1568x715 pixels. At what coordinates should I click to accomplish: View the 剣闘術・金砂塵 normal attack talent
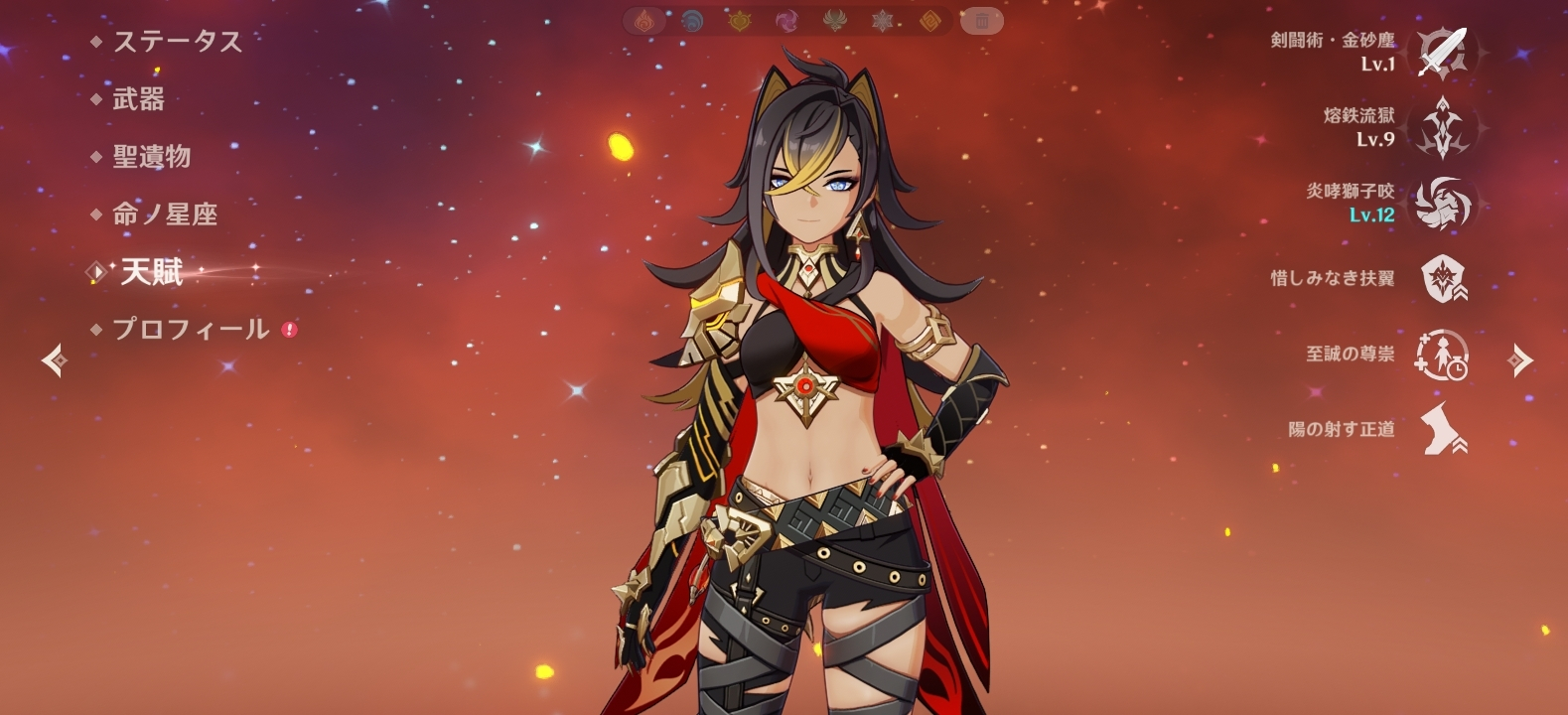click(1443, 52)
